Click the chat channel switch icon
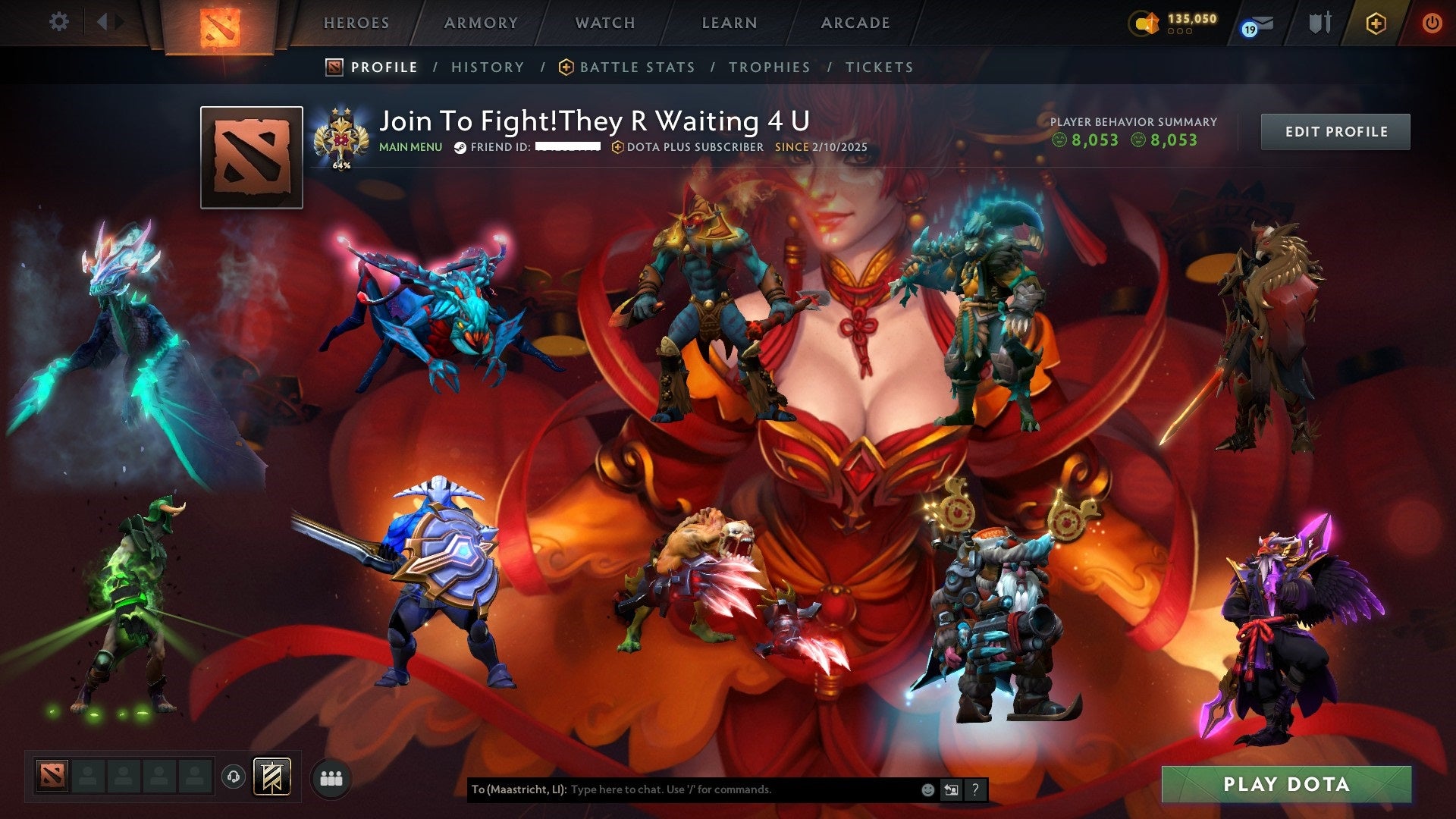The image size is (1456, 819). (951, 789)
